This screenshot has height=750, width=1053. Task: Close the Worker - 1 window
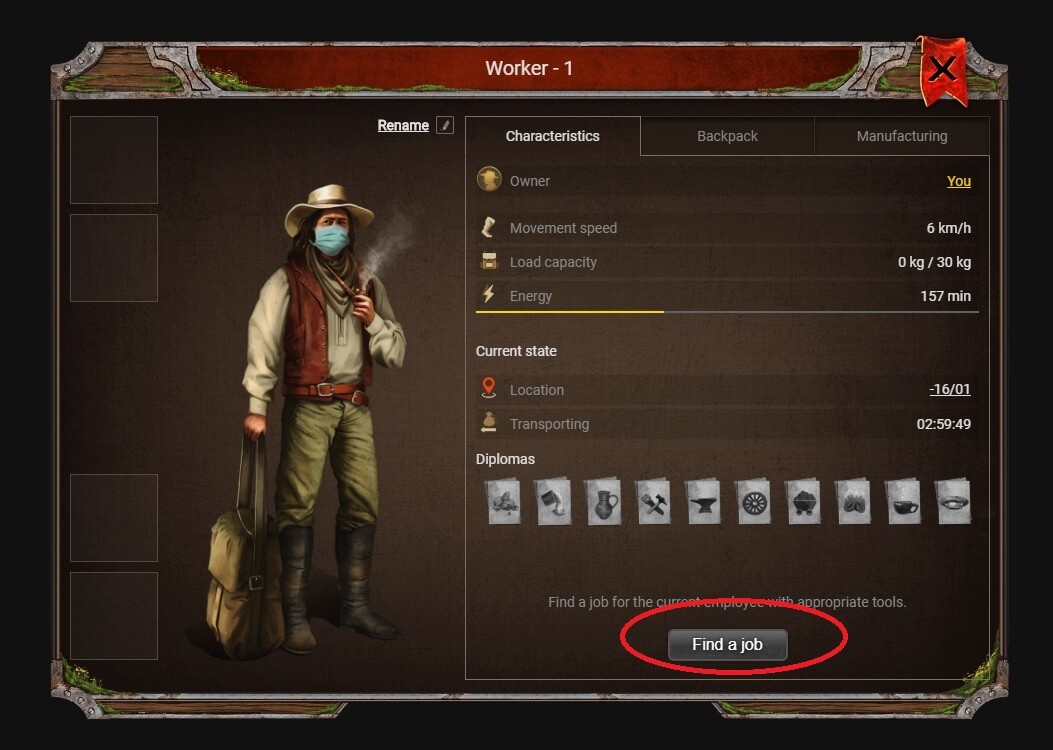(x=942, y=68)
